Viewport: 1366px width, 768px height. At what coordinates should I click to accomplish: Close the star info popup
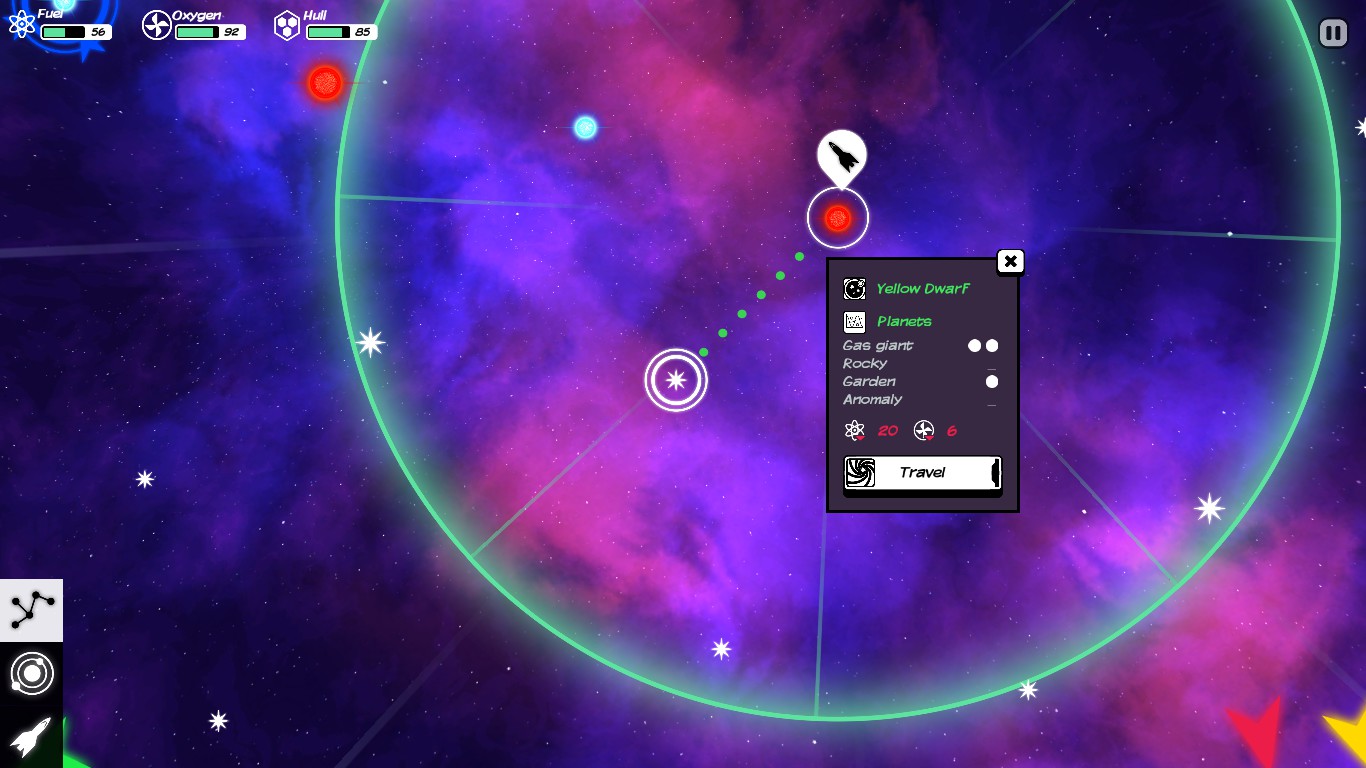[x=1010, y=262]
